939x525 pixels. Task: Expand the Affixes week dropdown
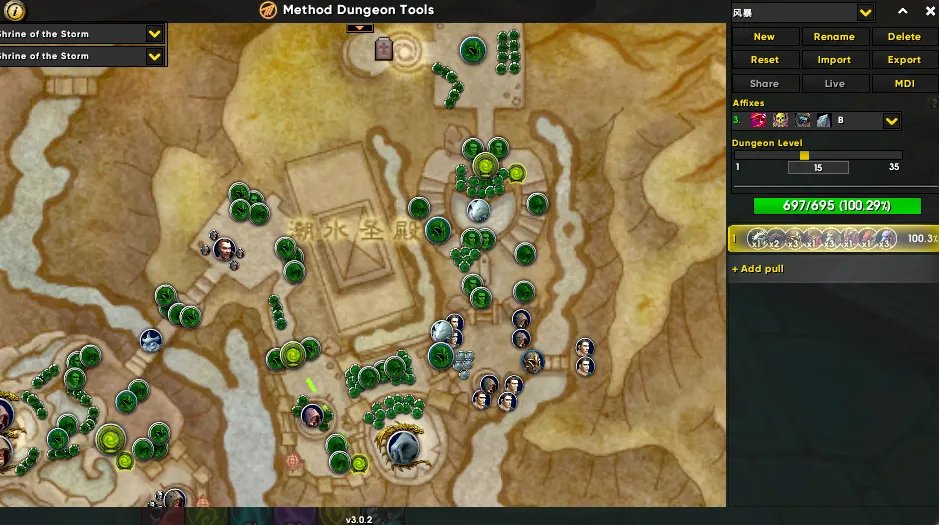point(892,121)
